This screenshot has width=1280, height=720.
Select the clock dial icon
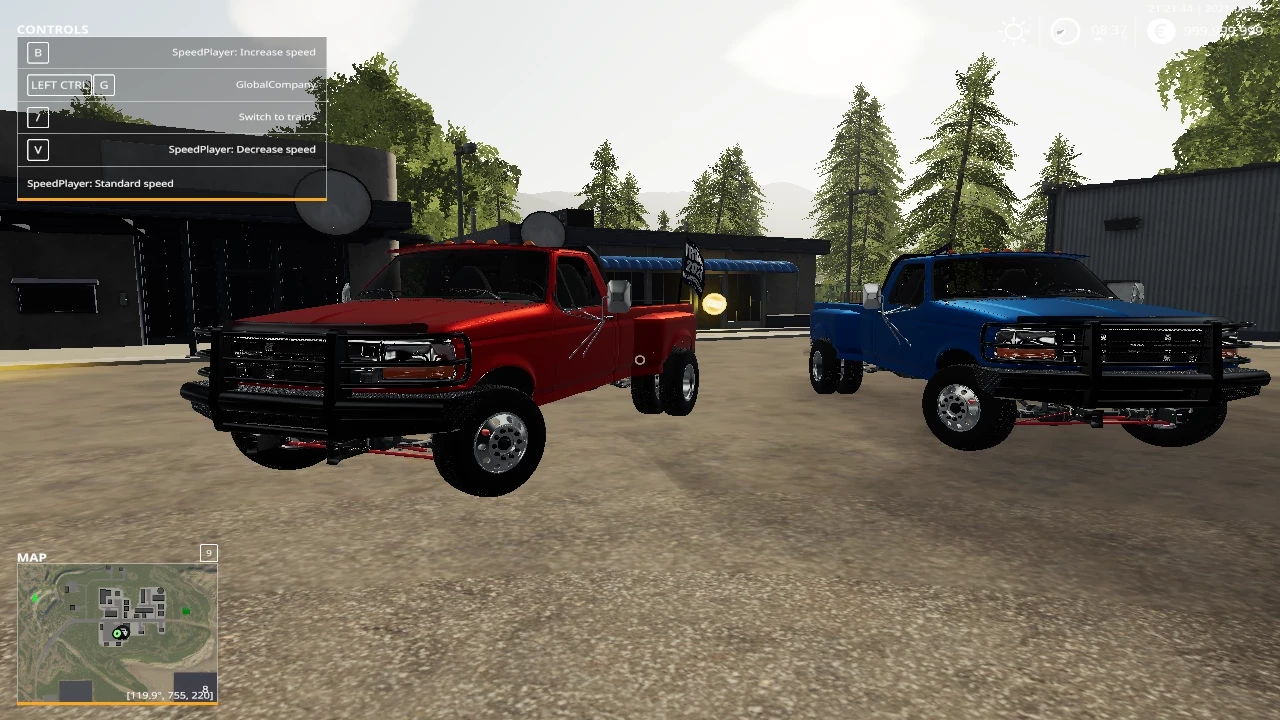1063,32
